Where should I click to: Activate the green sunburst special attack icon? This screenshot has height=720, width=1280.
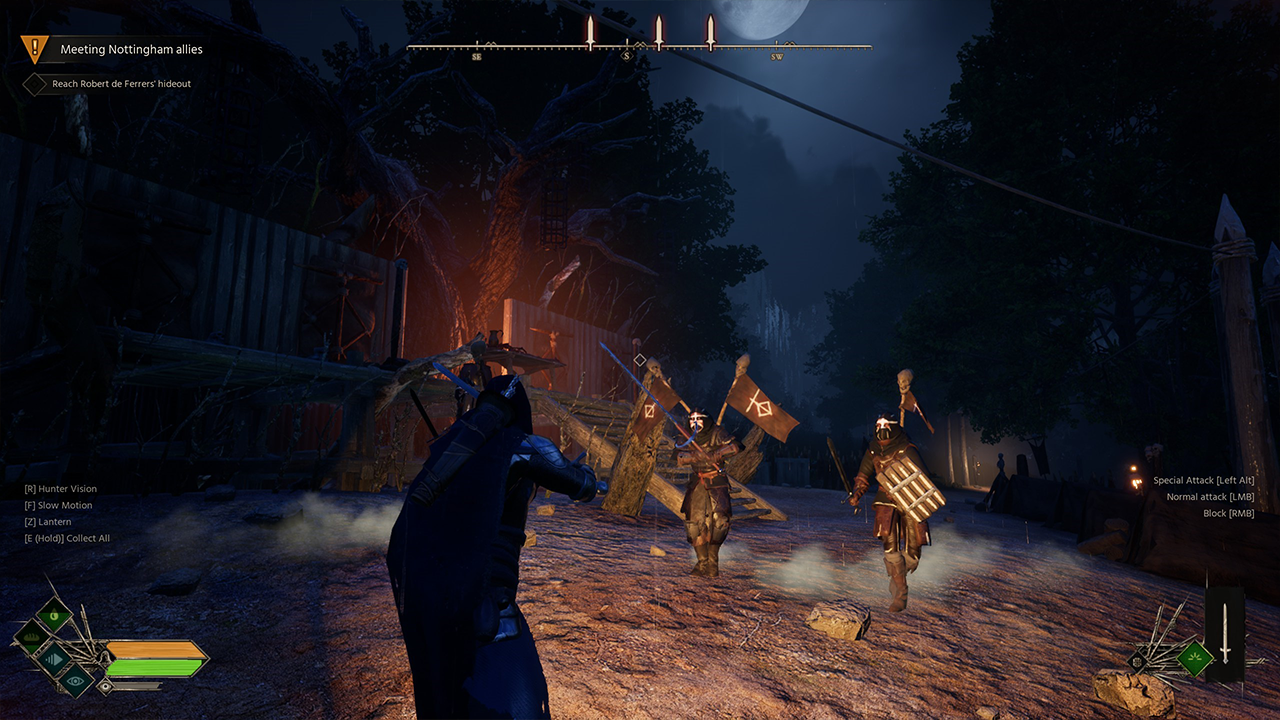point(1194,657)
